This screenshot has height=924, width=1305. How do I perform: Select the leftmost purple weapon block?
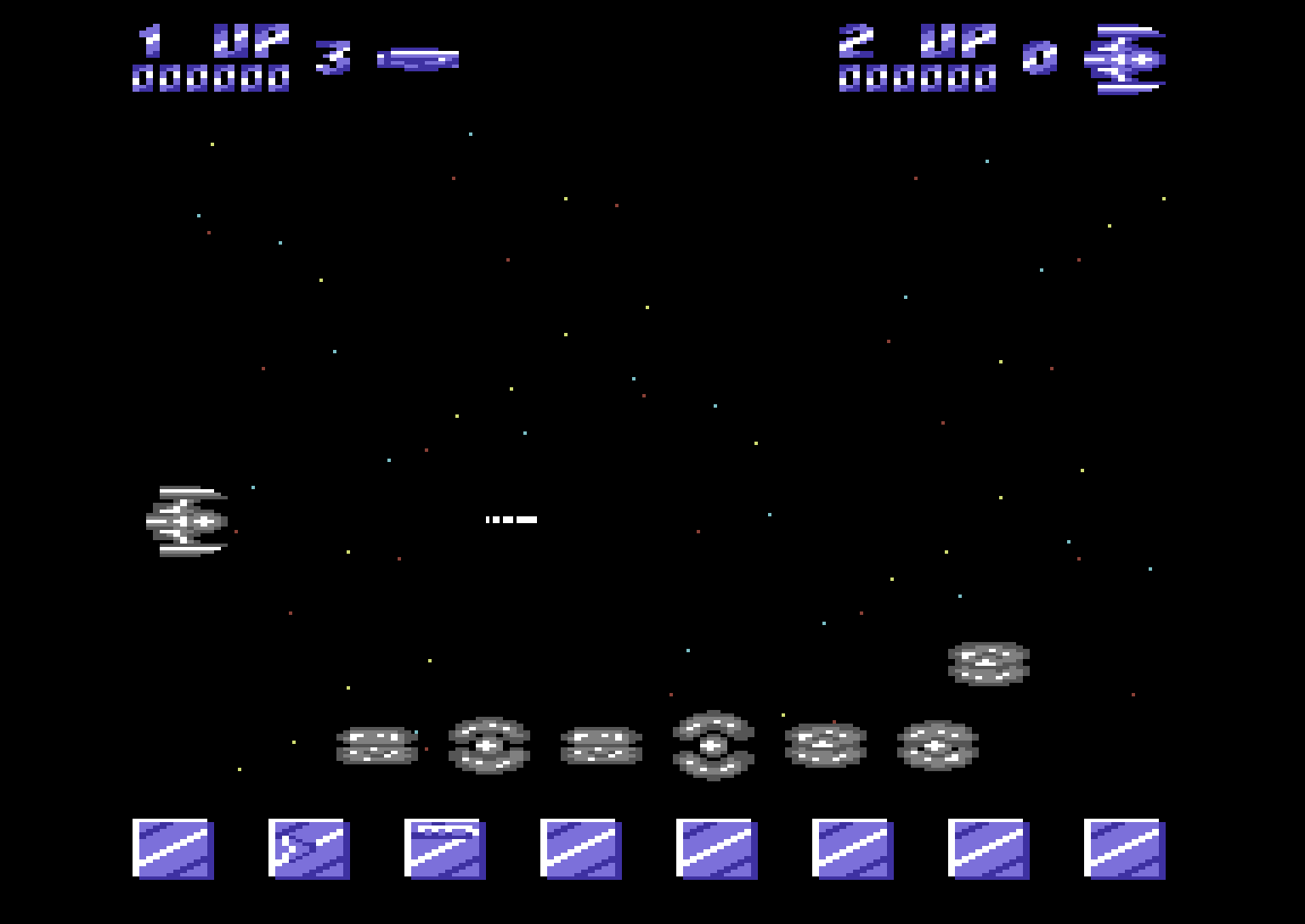(172, 849)
